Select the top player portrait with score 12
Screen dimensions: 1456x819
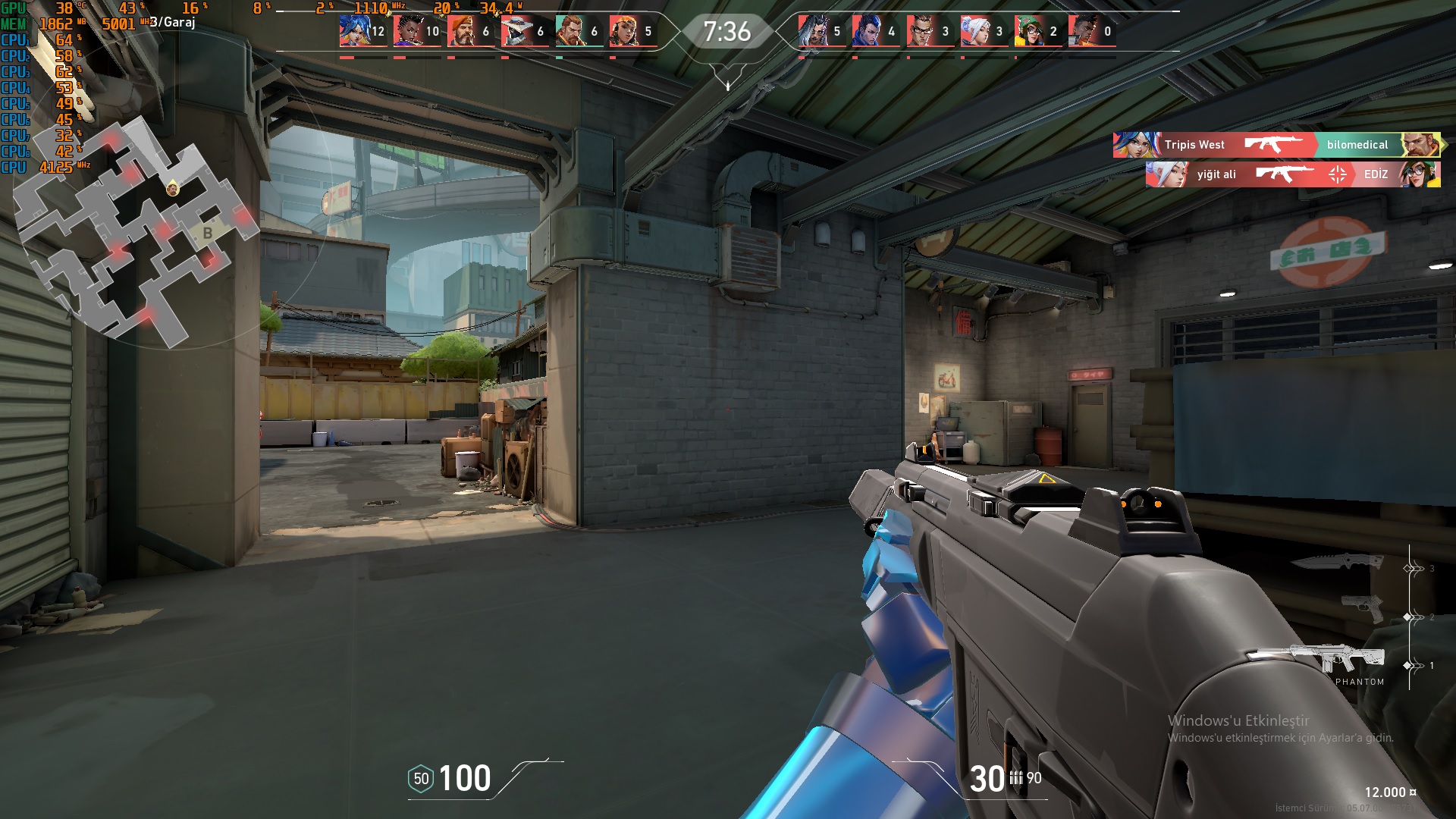(x=353, y=31)
